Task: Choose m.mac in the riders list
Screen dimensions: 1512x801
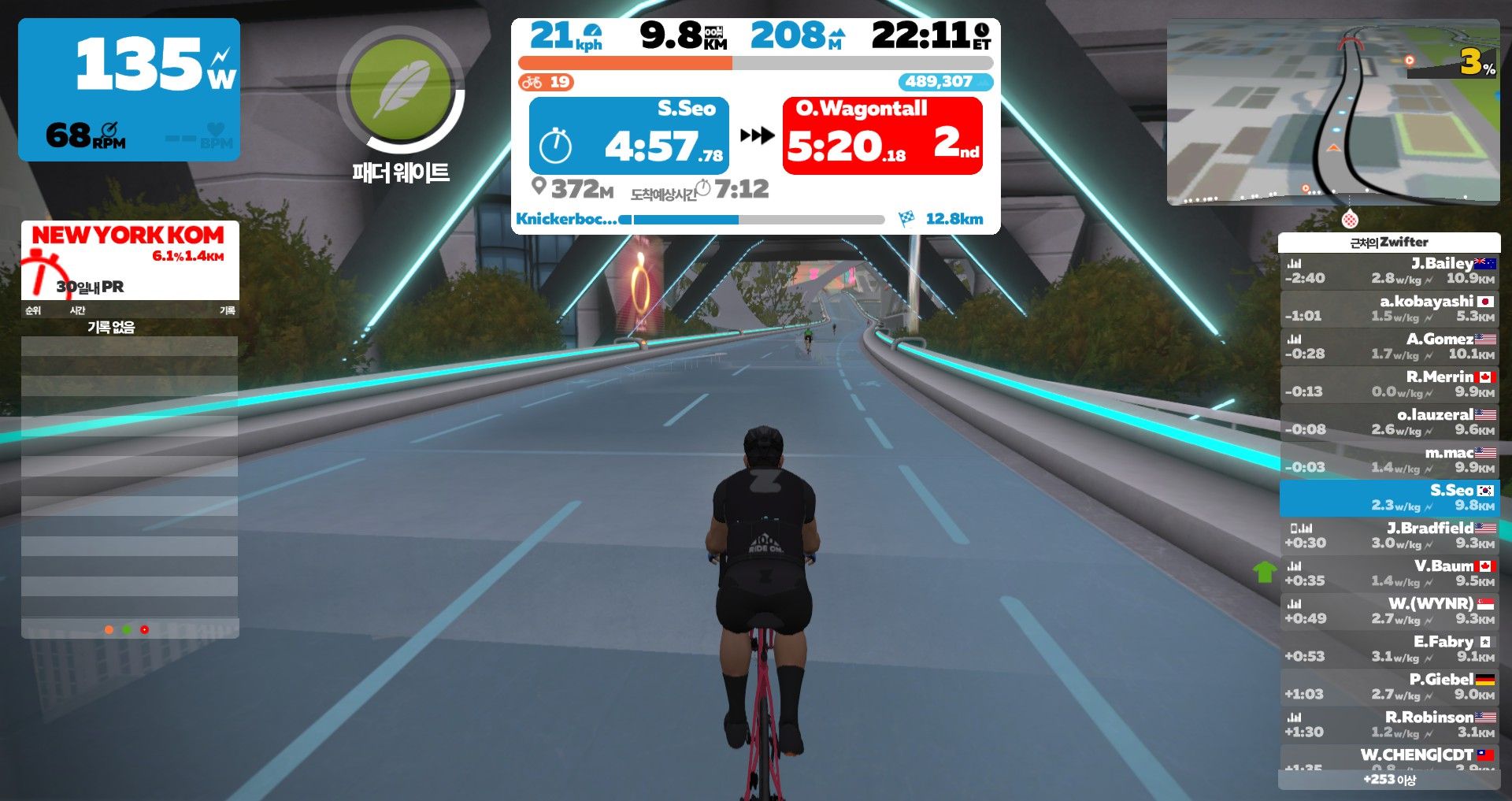Action: point(1389,459)
